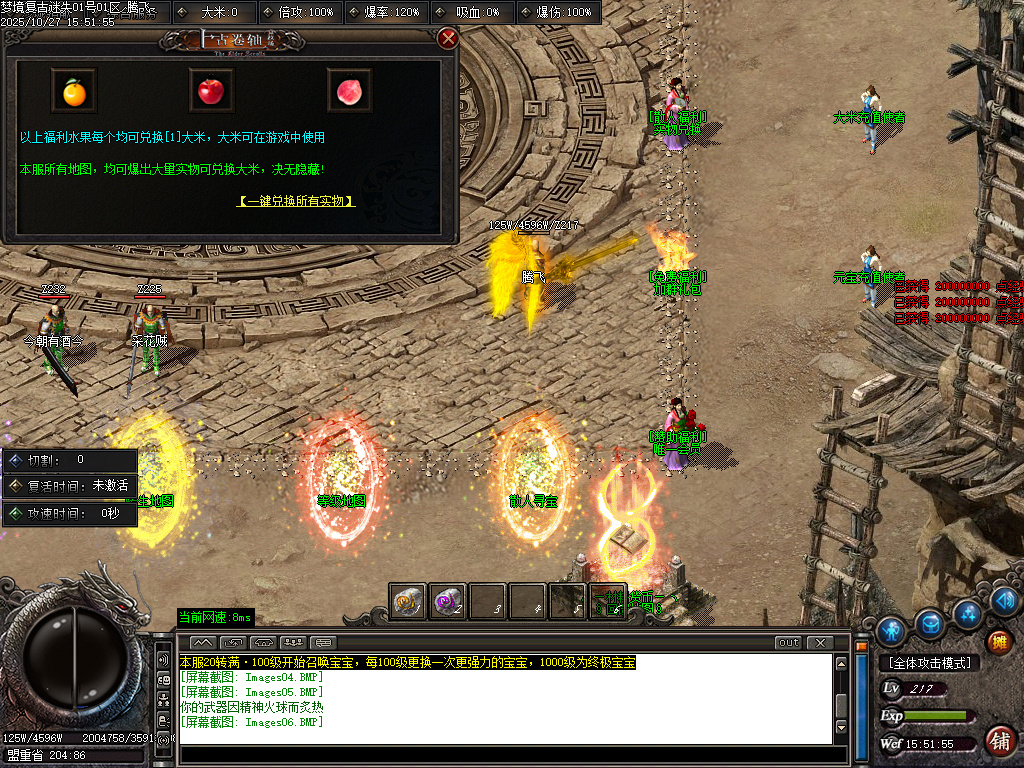Close the chat window with X

[819, 642]
